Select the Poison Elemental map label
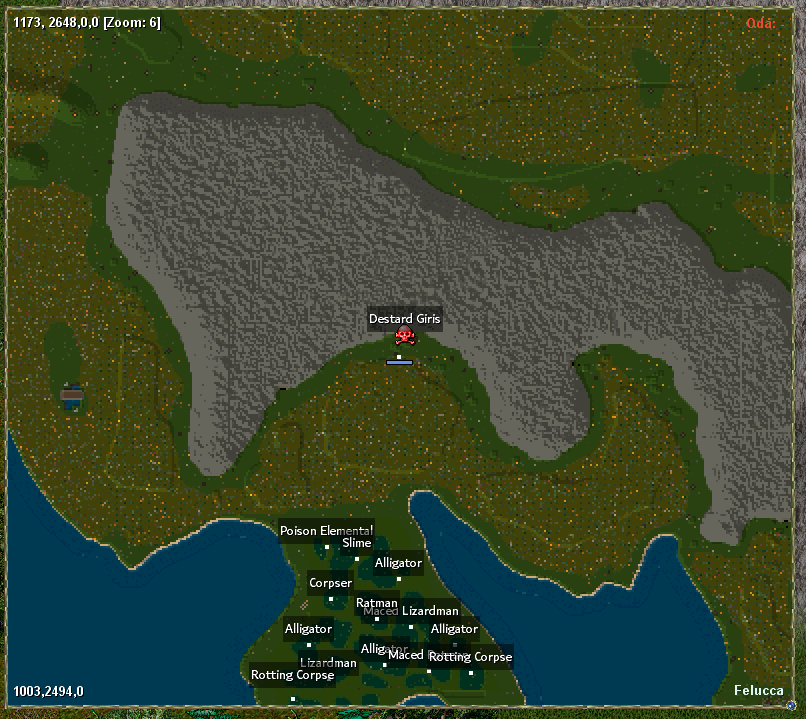 click(x=326, y=531)
